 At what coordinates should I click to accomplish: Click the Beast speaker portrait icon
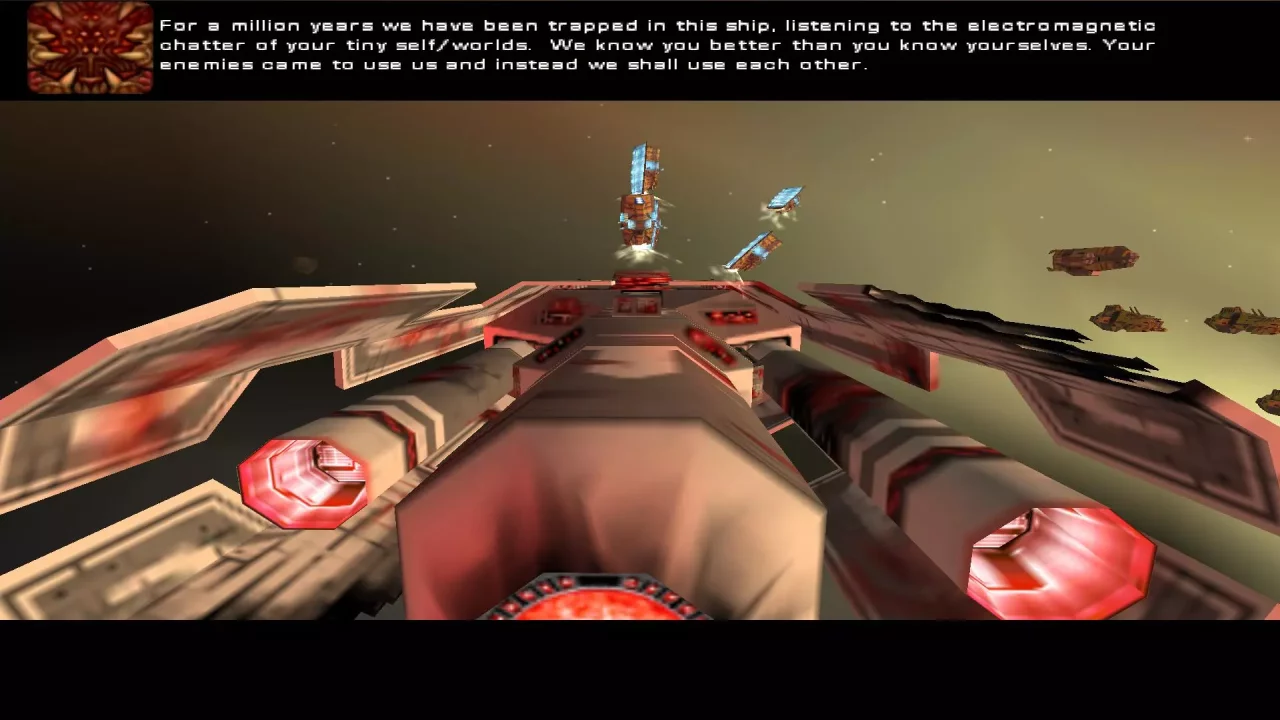pyautogui.click(x=89, y=49)
